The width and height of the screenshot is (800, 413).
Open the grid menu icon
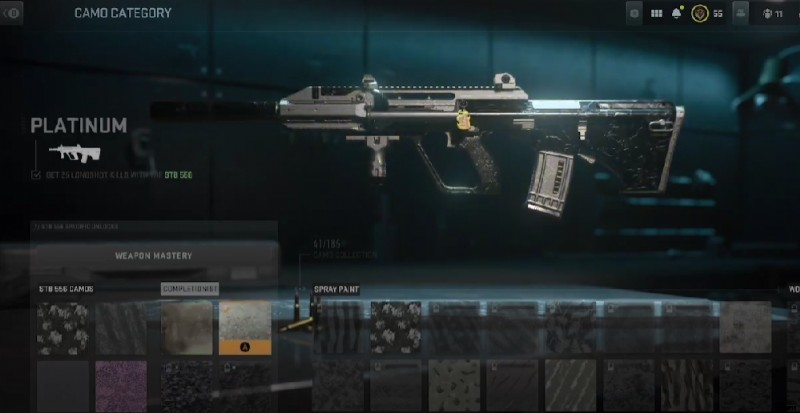[657, 14]
